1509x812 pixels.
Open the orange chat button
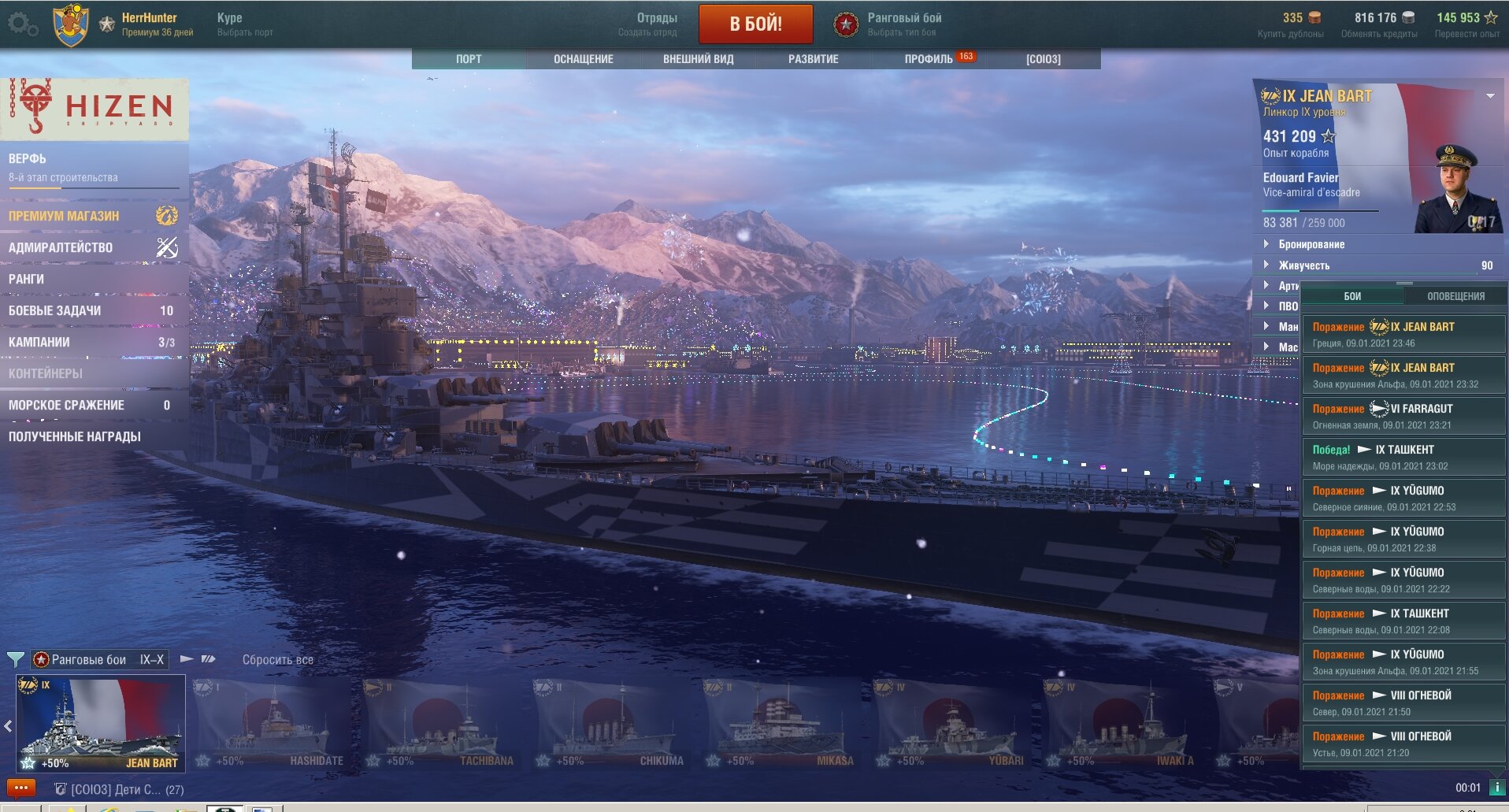click(20, 788)
